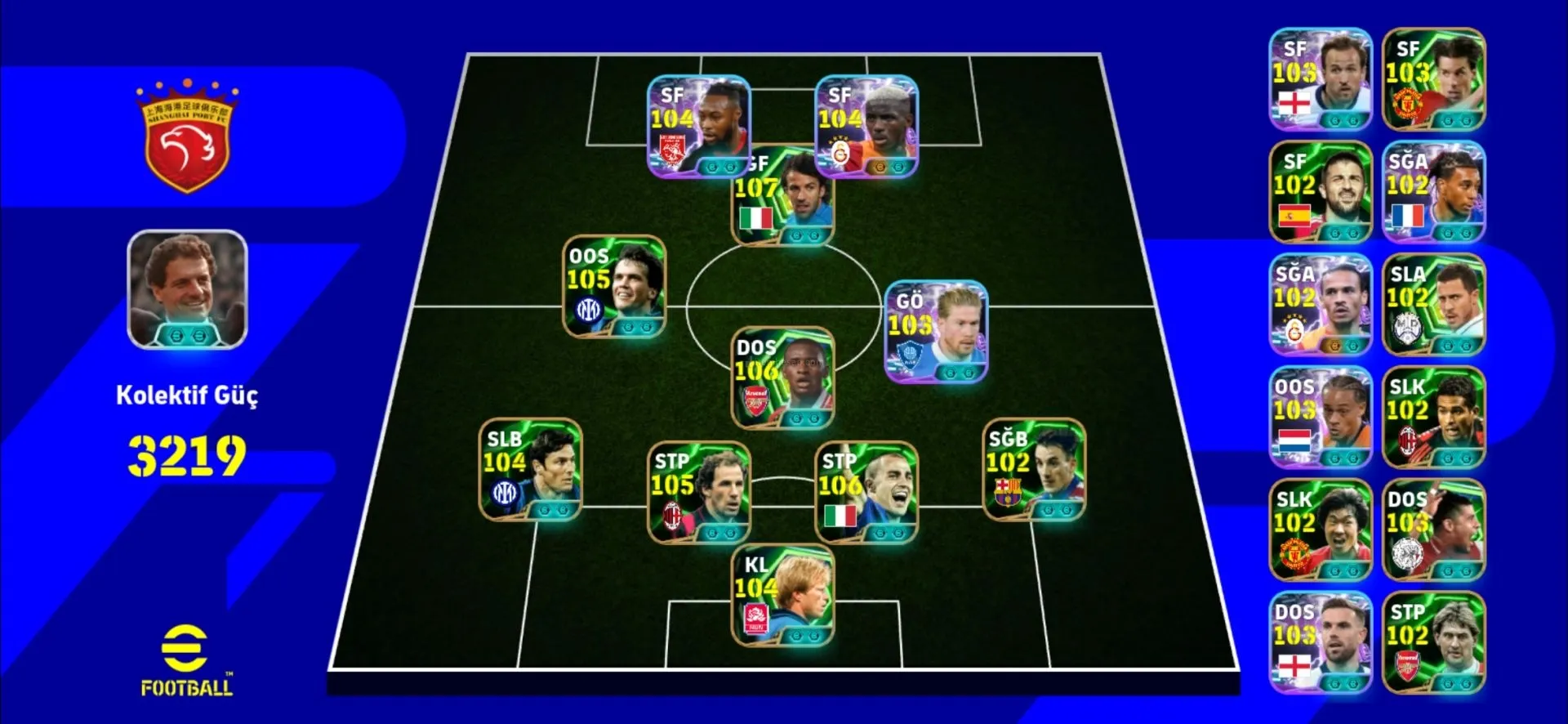Viewport: 1568px width, 724px height.
Task: Select the STP 102 Arsenal substitute card
Action: 1433,643
